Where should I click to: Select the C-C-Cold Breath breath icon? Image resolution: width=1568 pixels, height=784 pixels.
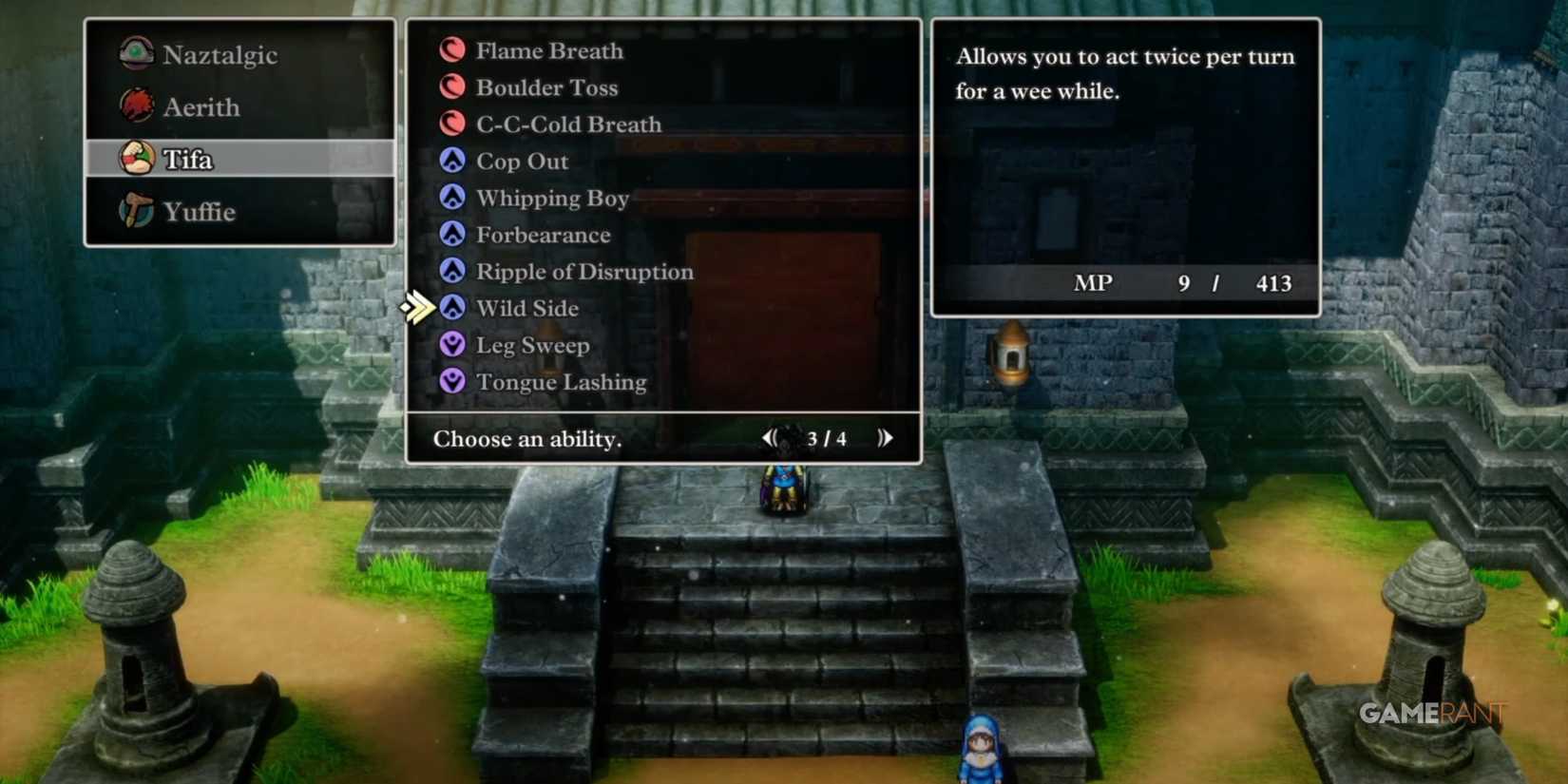coord(453,124)
